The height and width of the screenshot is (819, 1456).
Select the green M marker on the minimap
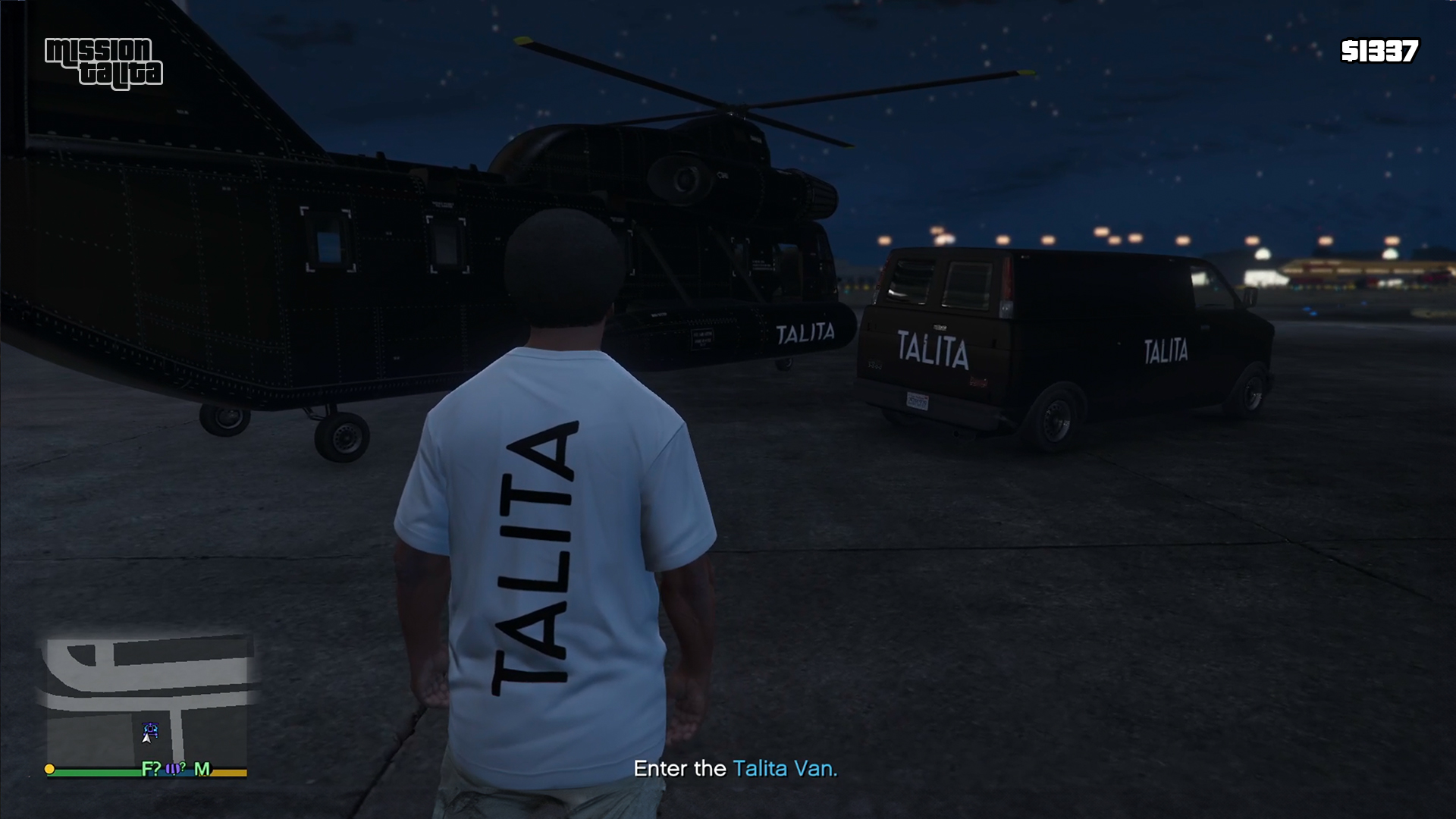click(x=202, y=769)
